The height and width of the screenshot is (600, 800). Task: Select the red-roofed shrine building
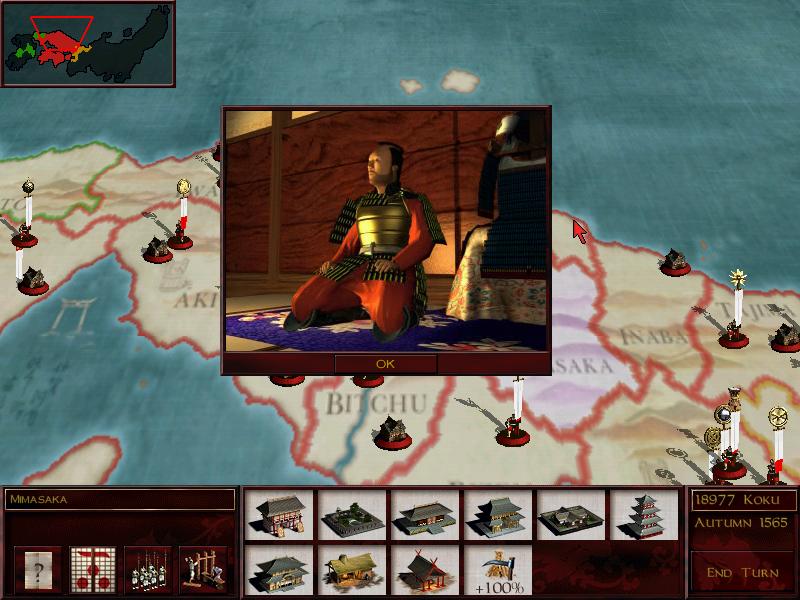(425, 569)
